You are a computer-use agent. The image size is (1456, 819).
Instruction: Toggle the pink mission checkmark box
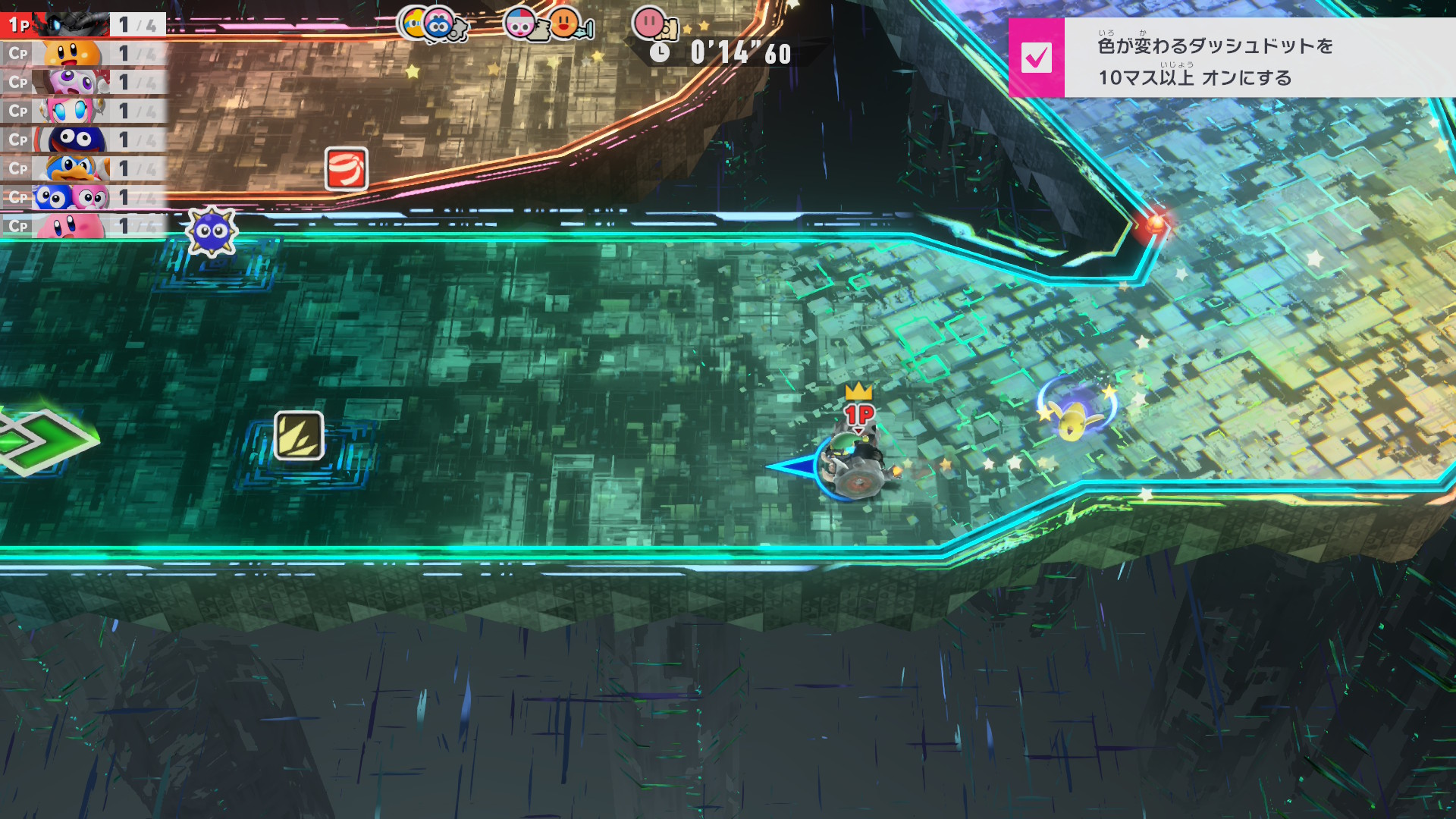tap(1036, 58)
